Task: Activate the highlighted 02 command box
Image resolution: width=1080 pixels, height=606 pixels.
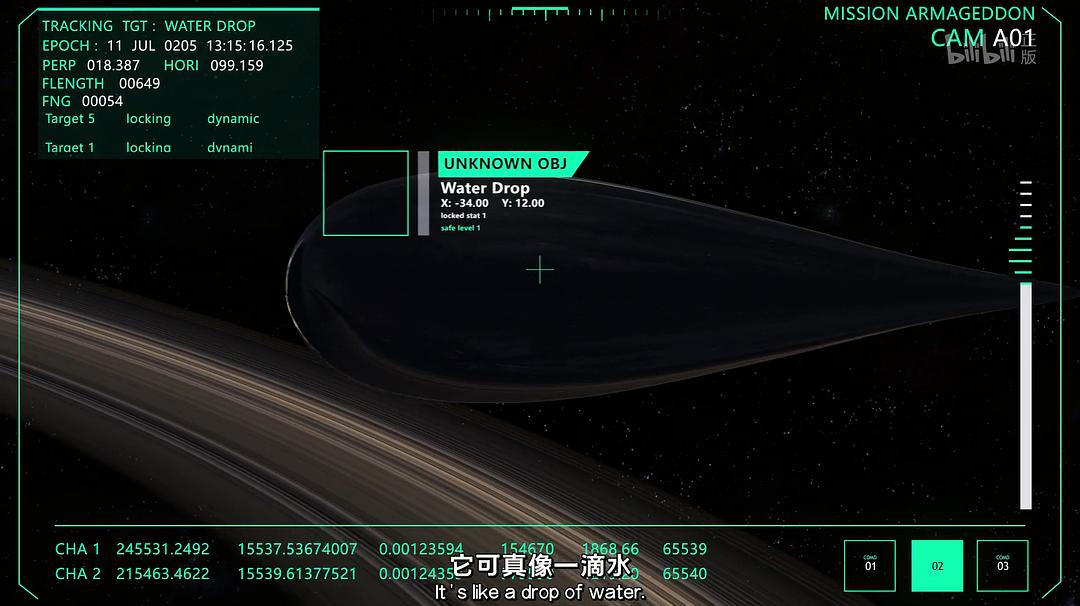Action: point(937,565)
